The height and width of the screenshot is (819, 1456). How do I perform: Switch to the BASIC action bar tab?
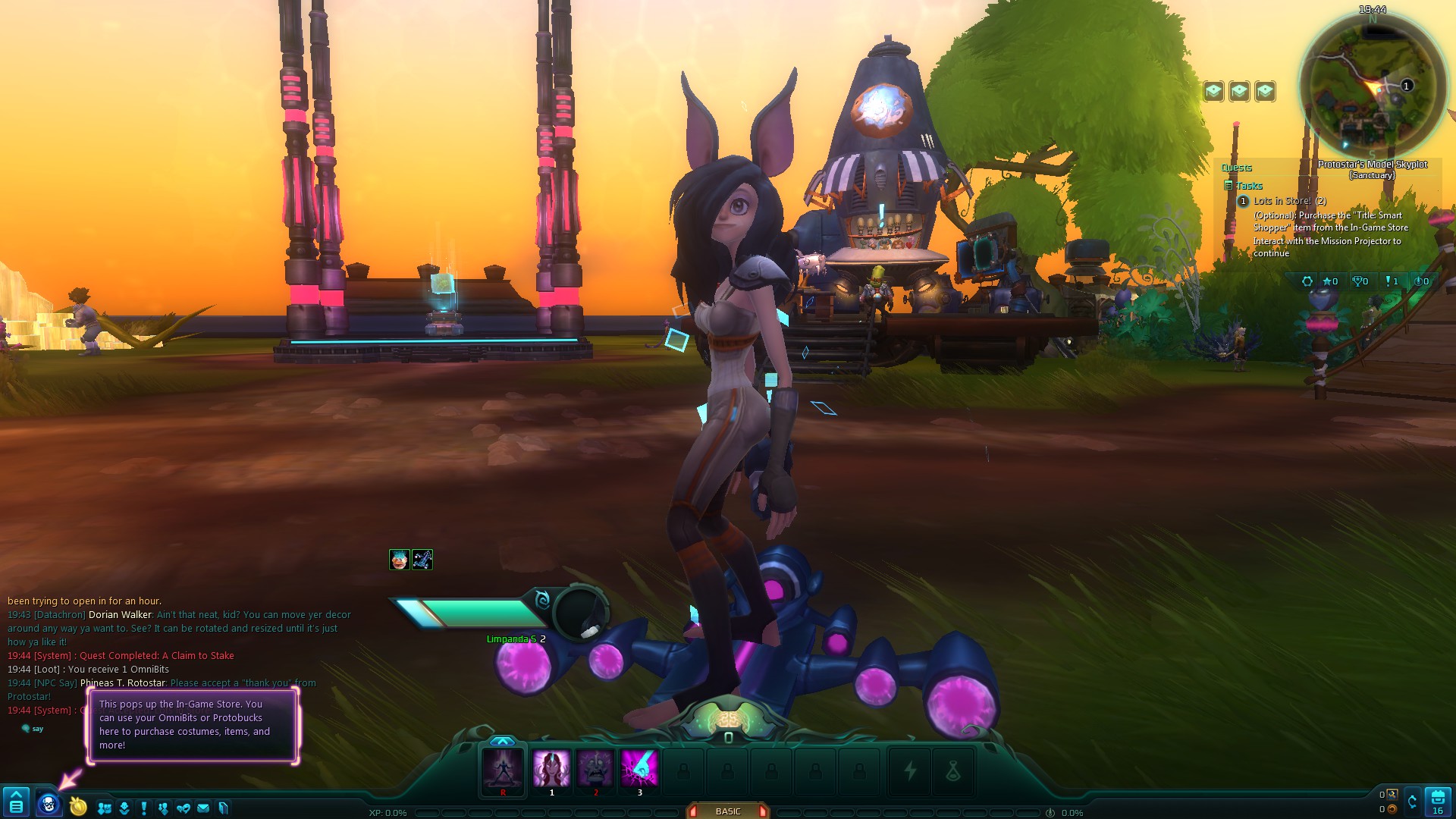(x=728, y=810)
